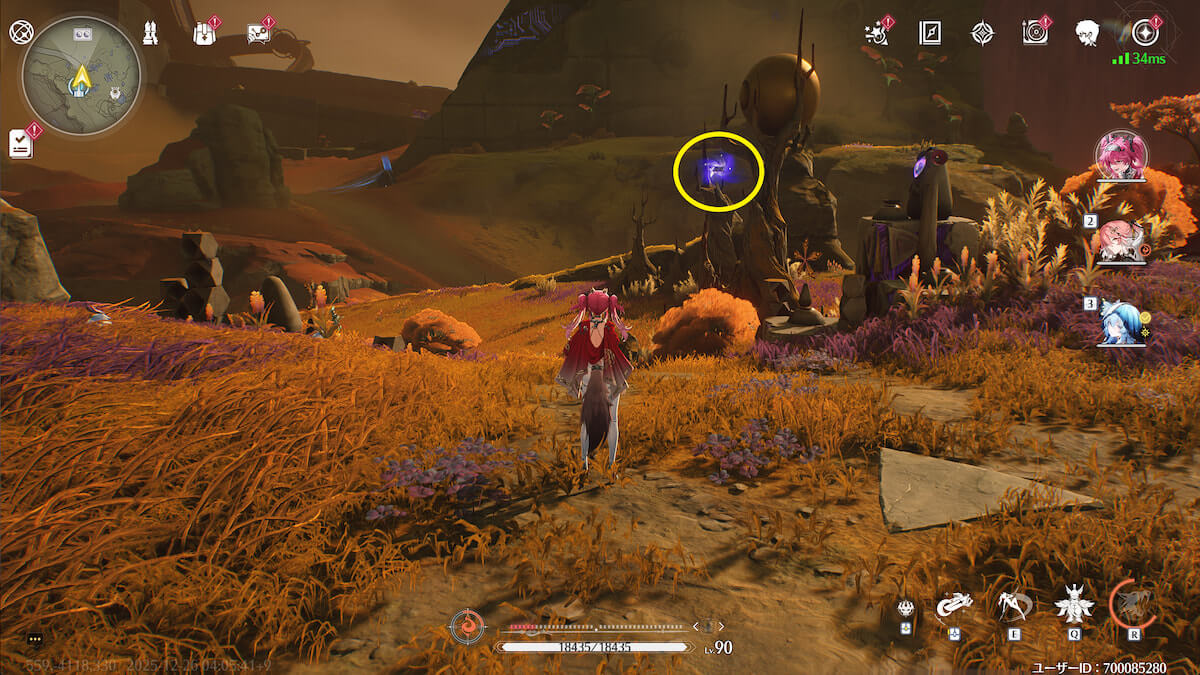Open the quest checklist icon

click(21, 143)
